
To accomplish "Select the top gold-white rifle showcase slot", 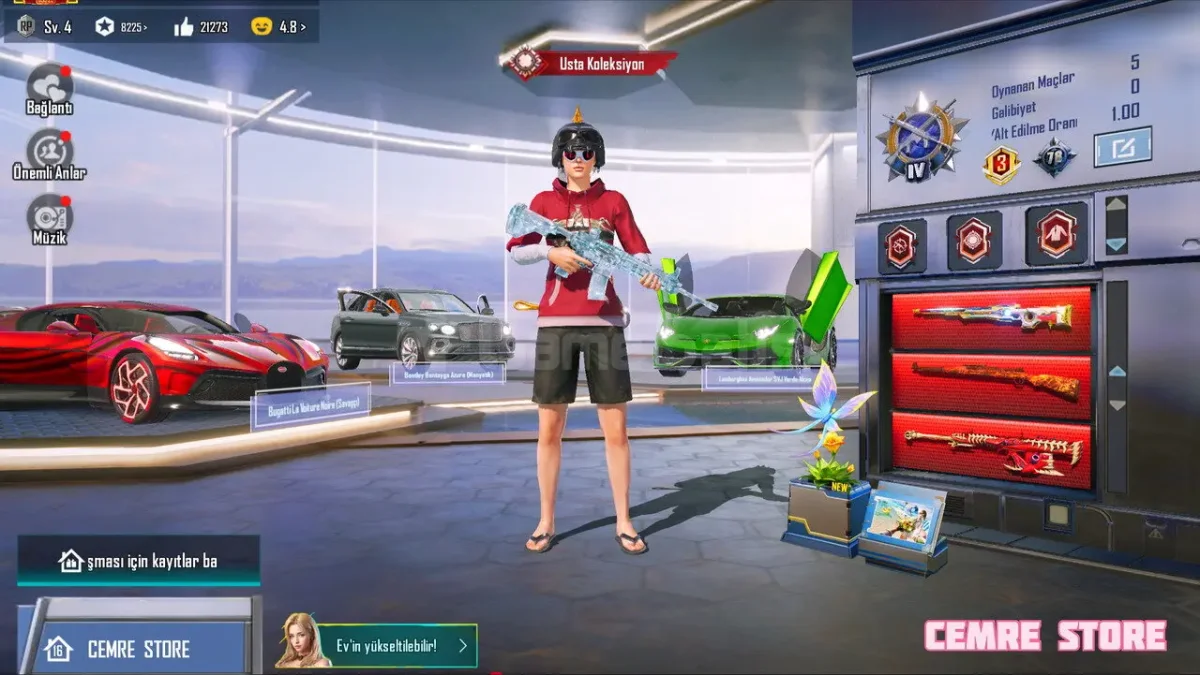I will [991, 318].
